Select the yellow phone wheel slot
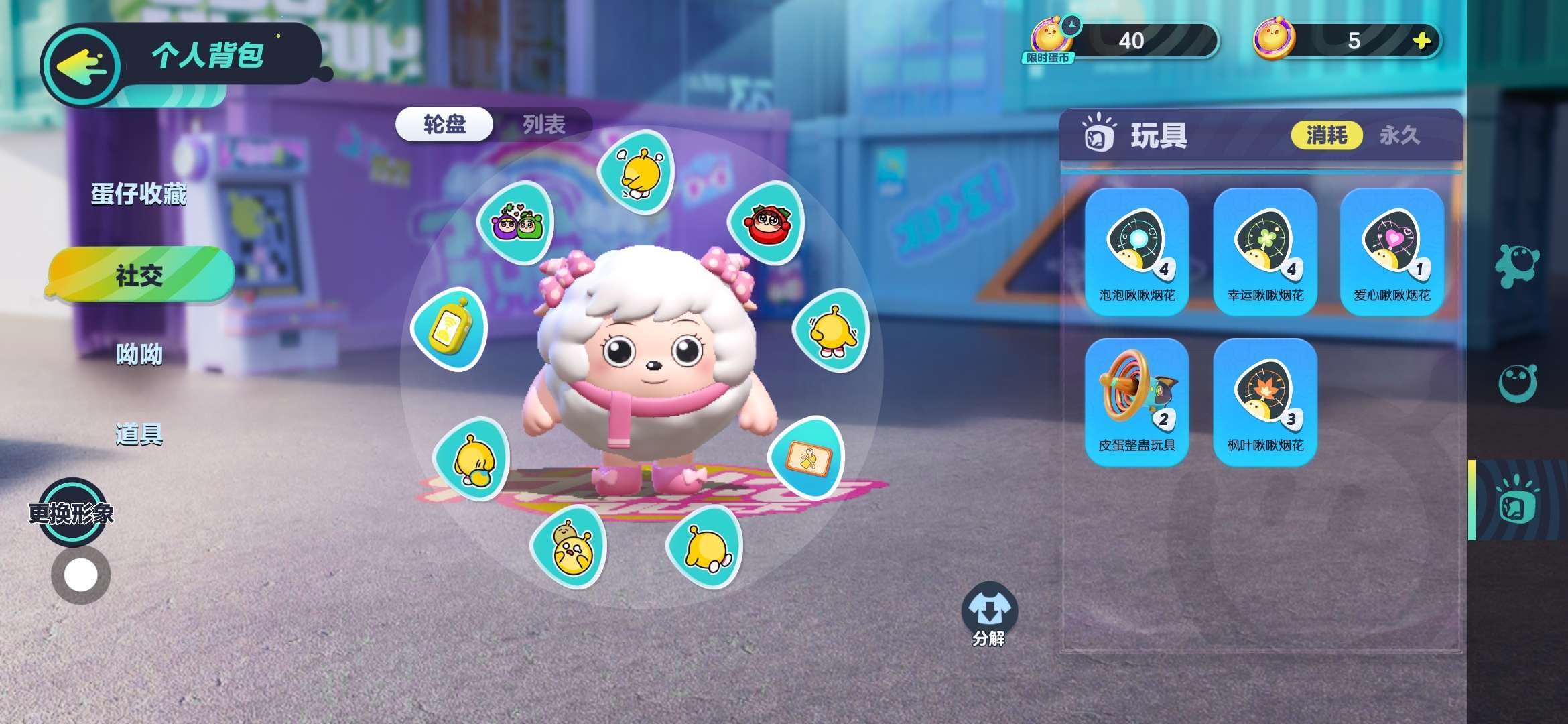This screenshot has height=724, width=1568. pyautogui.click(x=449, y=329)
